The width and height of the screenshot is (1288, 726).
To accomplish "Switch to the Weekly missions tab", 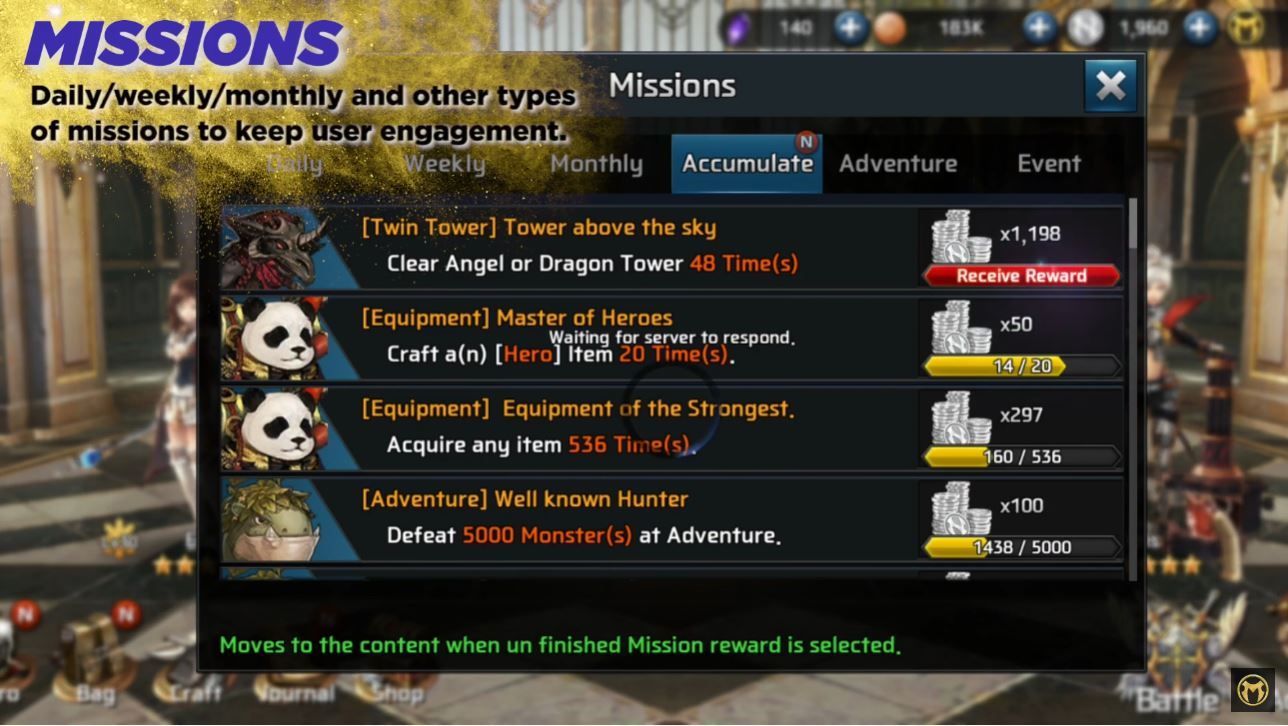I will tap(444, 164).
